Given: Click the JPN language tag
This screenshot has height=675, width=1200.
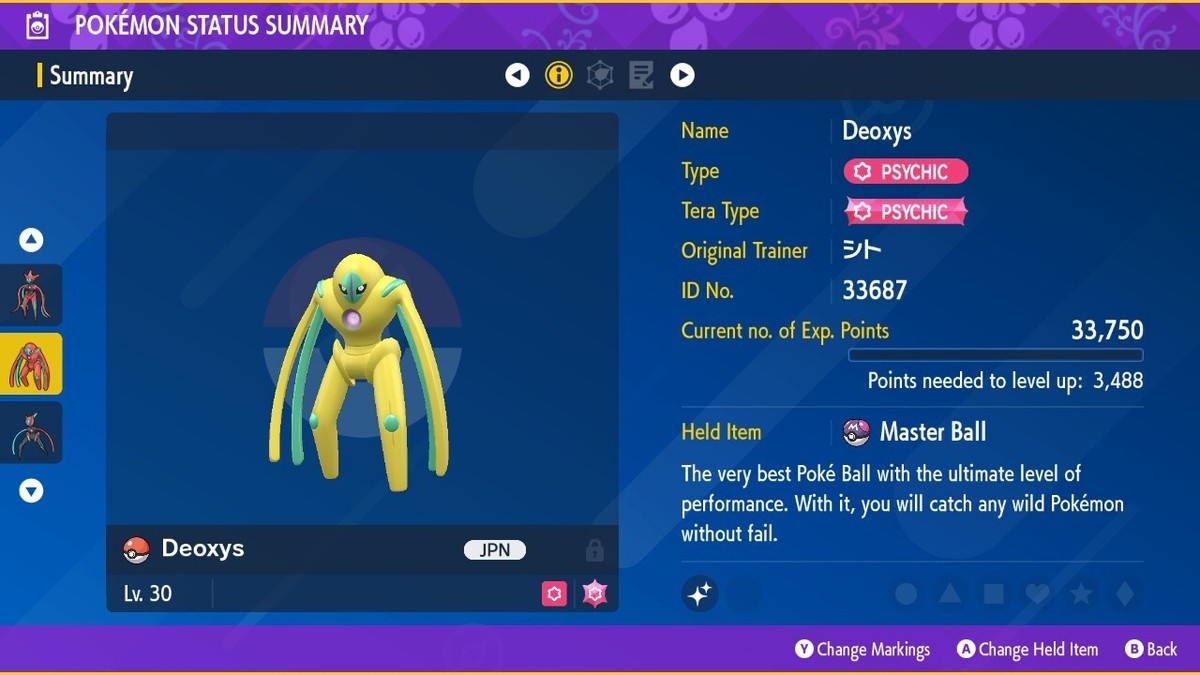Looking at the screenshot, I should (495, 550).
